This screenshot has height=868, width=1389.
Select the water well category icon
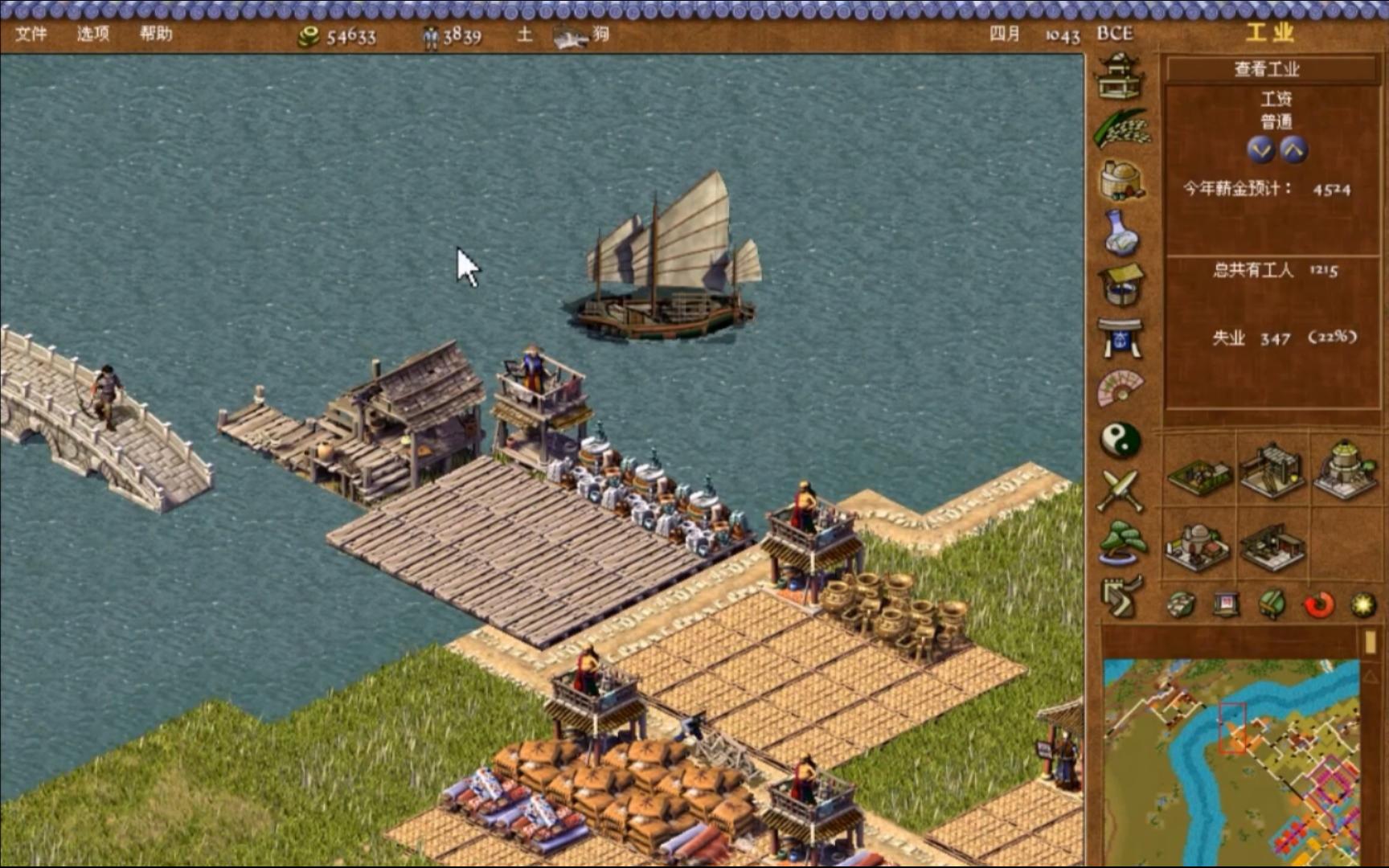[1121, 285]
